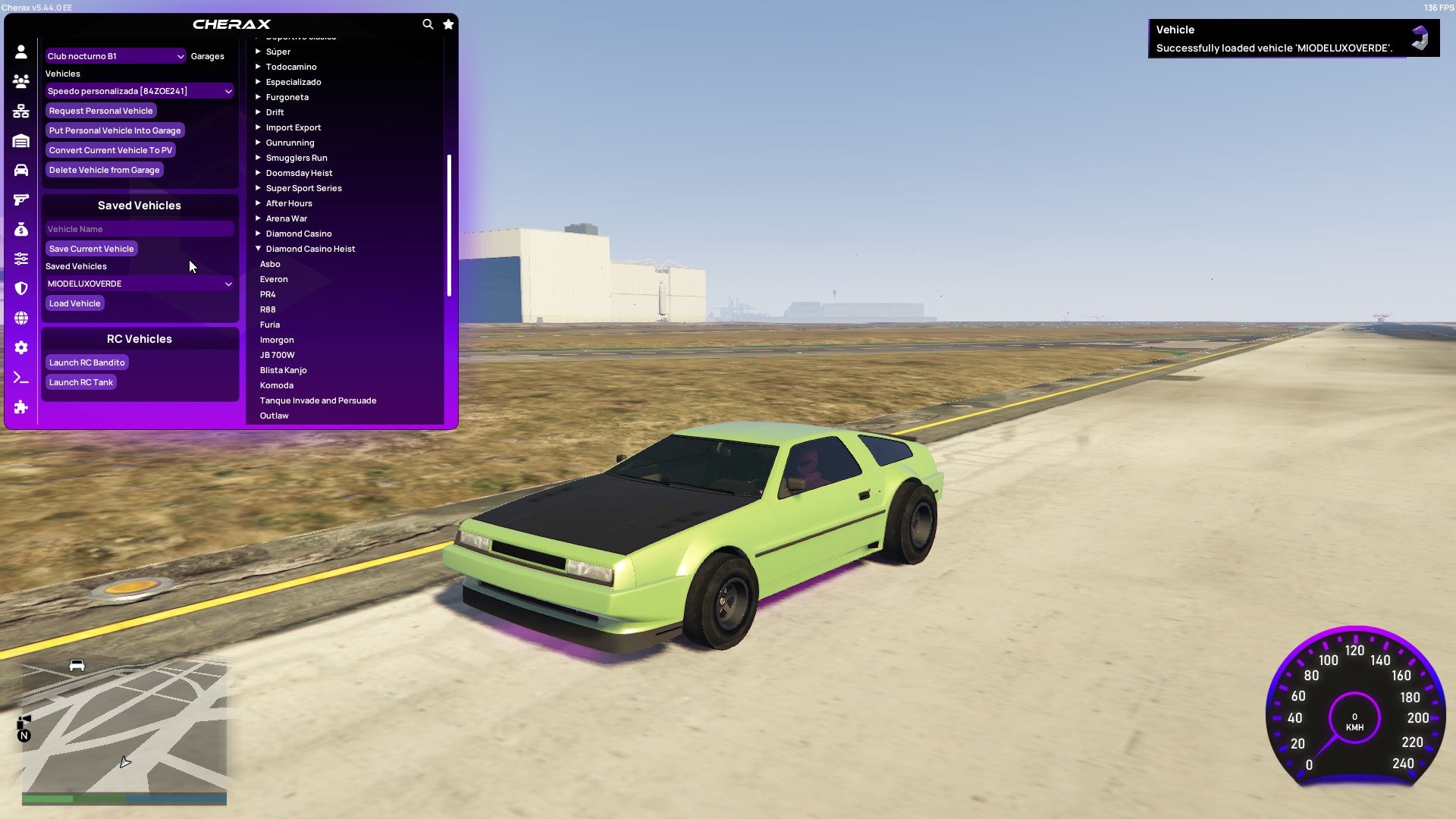Open the terminal console icon
The image size is (1456, 819).
pyautogui.click(x=20, y=377)
